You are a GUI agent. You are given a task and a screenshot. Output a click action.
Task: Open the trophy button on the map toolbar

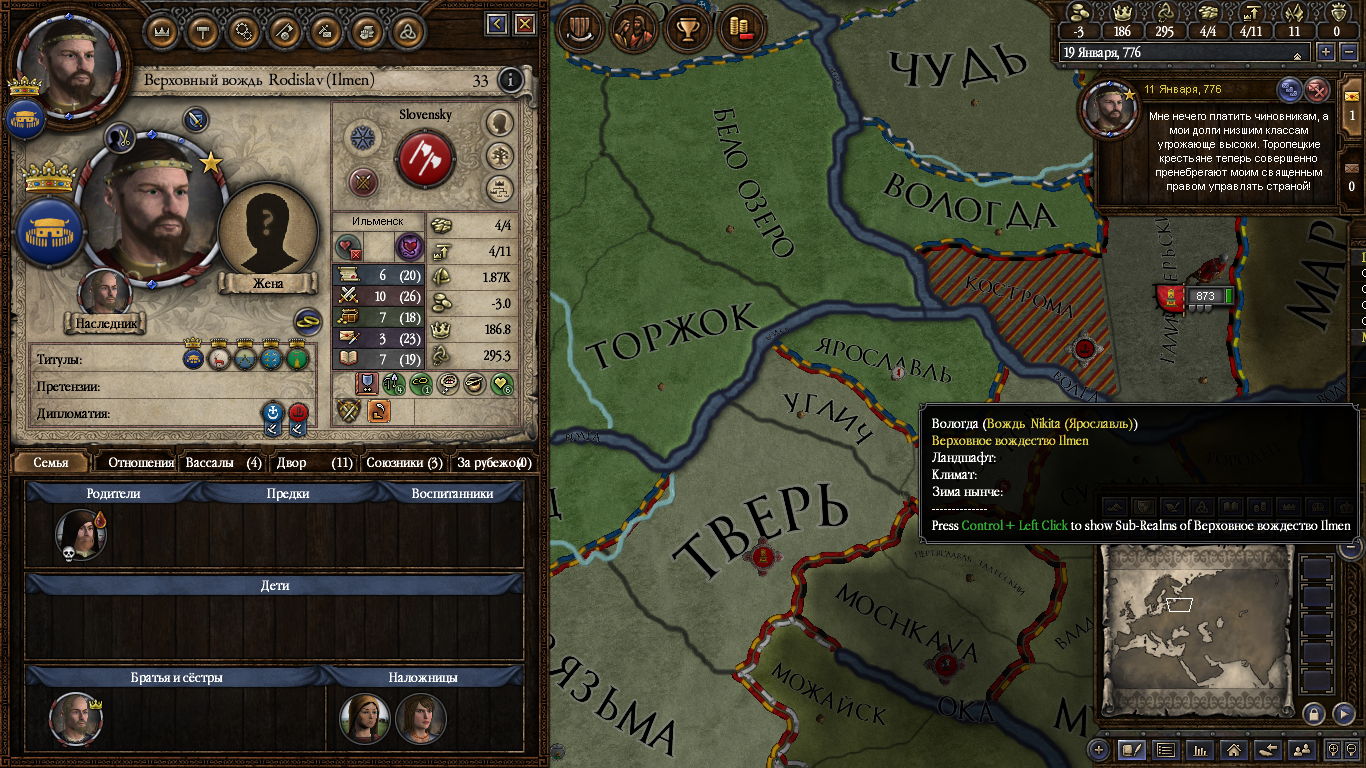click(x=687, y=28)
